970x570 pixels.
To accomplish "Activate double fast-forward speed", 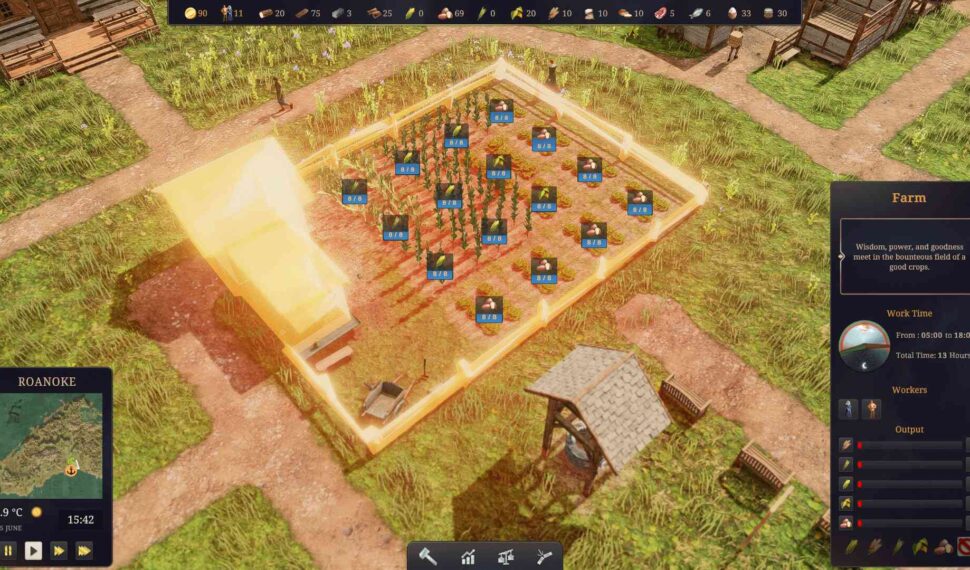I will point(59,550).
